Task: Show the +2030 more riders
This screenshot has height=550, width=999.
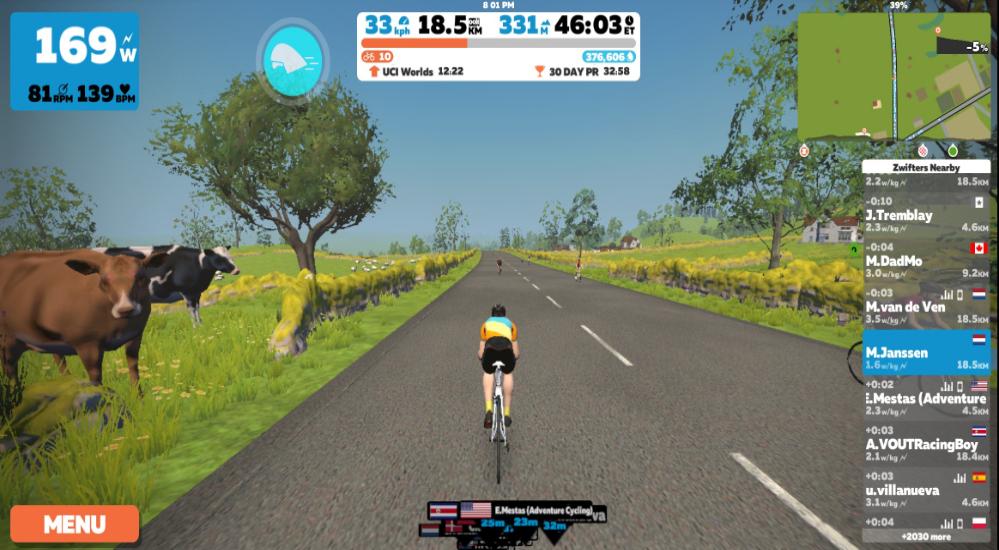Action: click(925, 537)
